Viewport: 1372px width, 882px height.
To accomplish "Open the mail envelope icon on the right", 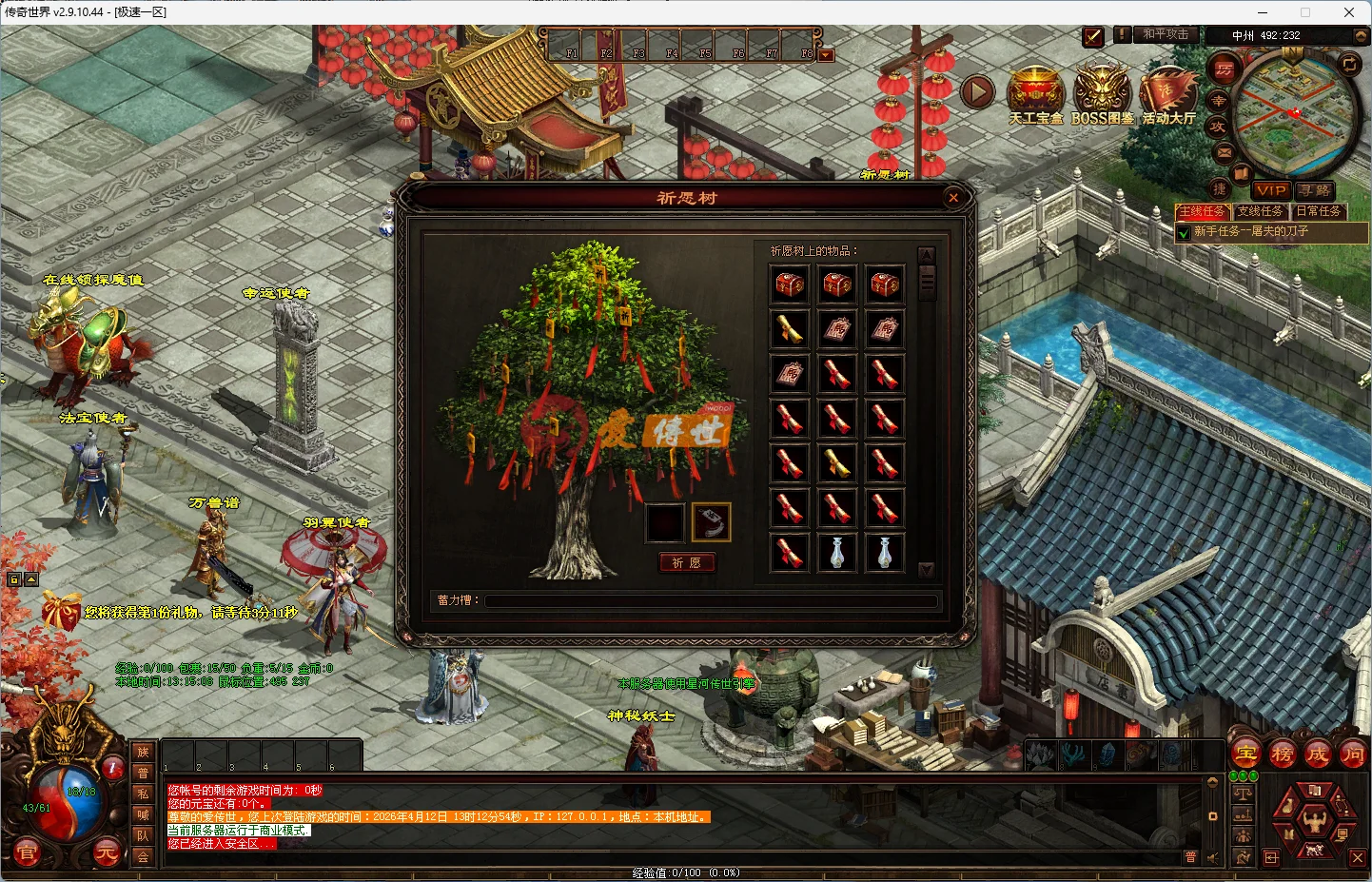I will (1224, 152).
